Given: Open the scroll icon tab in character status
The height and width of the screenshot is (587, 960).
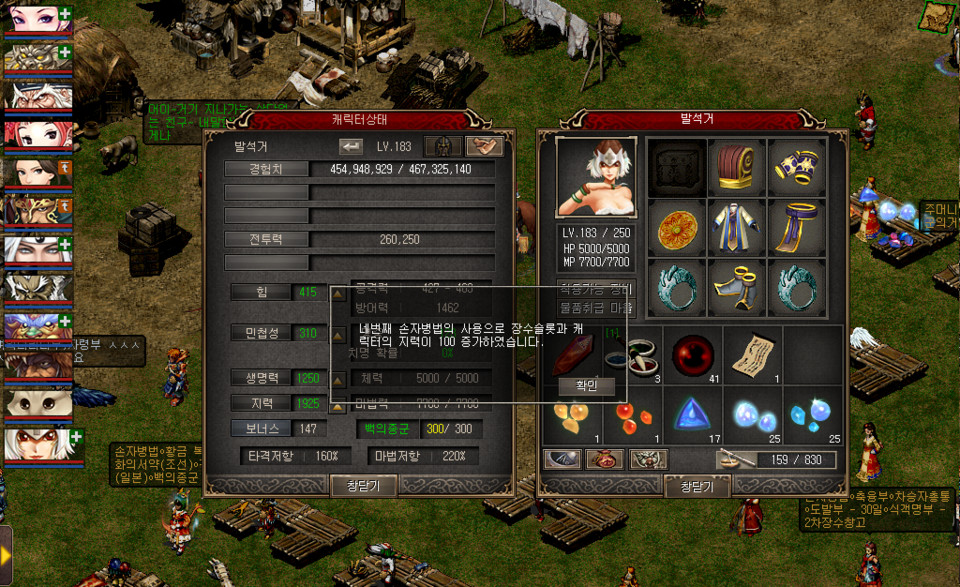Looking at the screenshot, I should coord(483,146).
